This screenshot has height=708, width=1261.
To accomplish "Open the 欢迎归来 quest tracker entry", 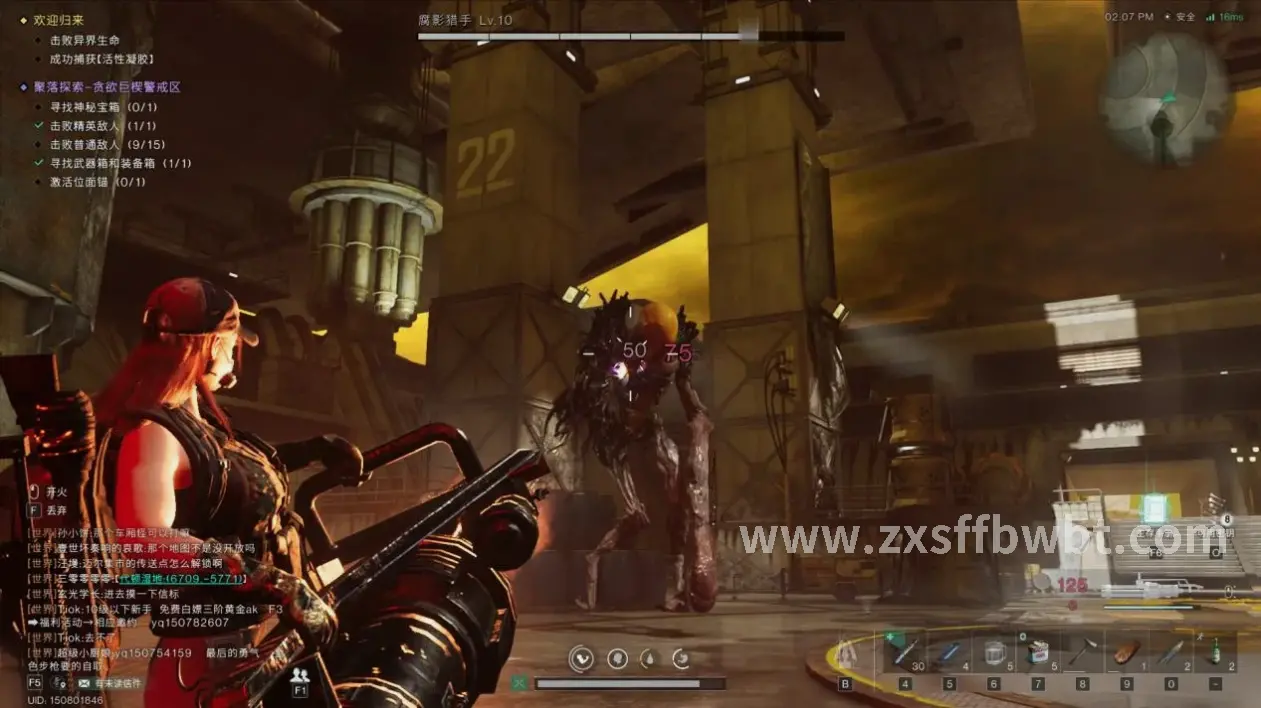I will (58, 19).
